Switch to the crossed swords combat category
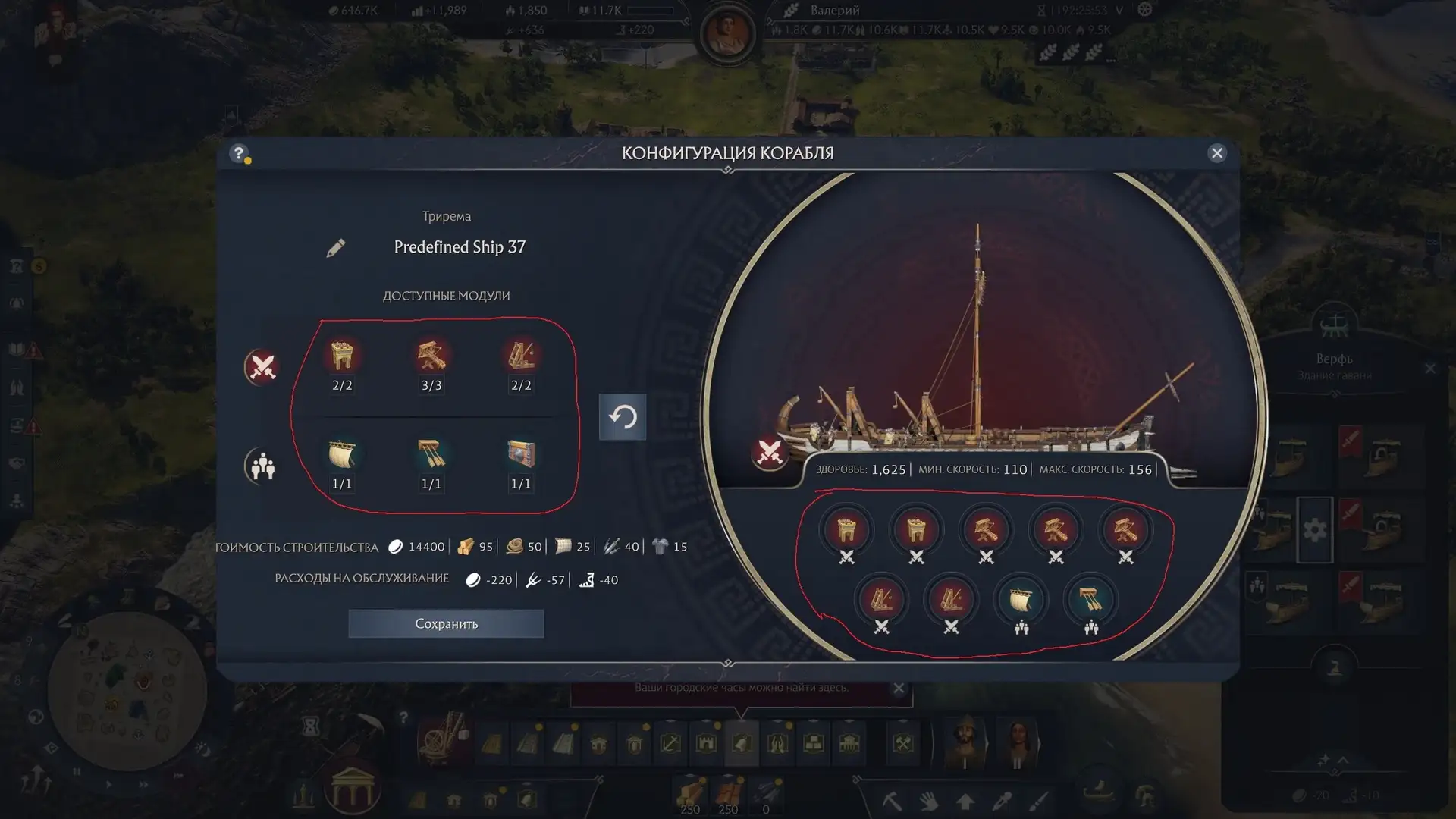 [262, 367]
